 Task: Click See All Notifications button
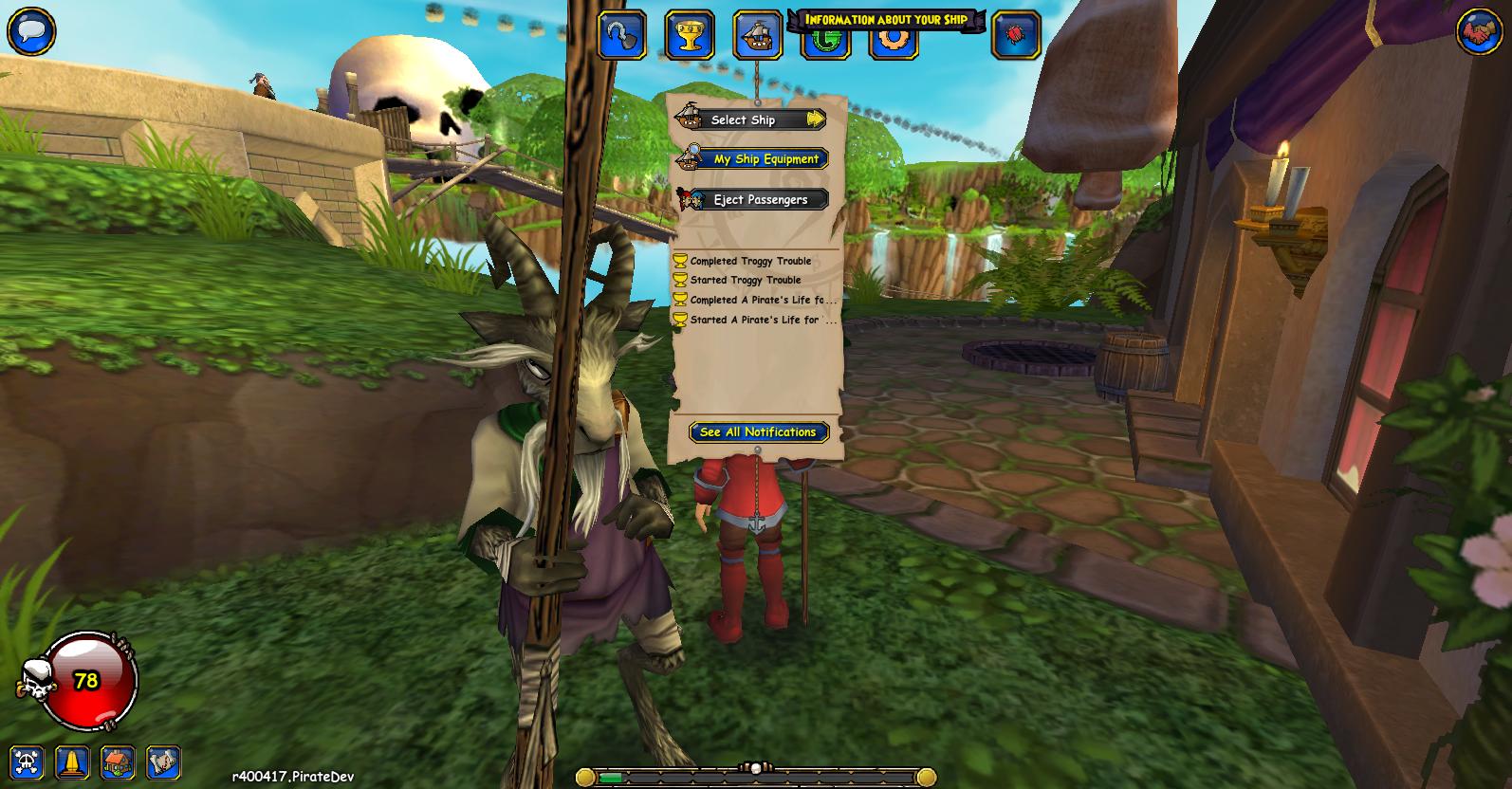pos(758,431)
